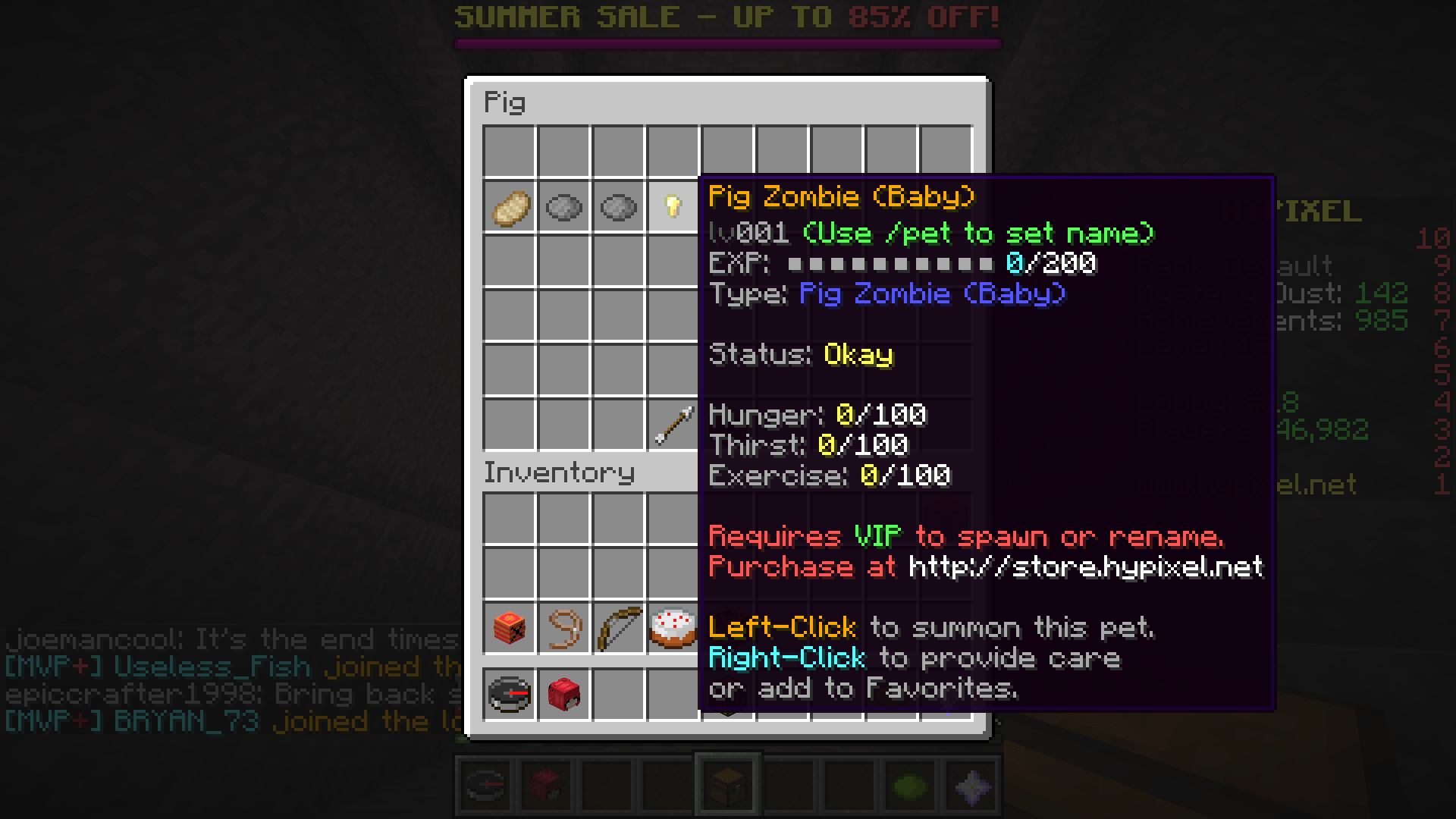Click the clock icon in the hotbar
Viewport: 1456px width, 819px height.
pos(486,785)
